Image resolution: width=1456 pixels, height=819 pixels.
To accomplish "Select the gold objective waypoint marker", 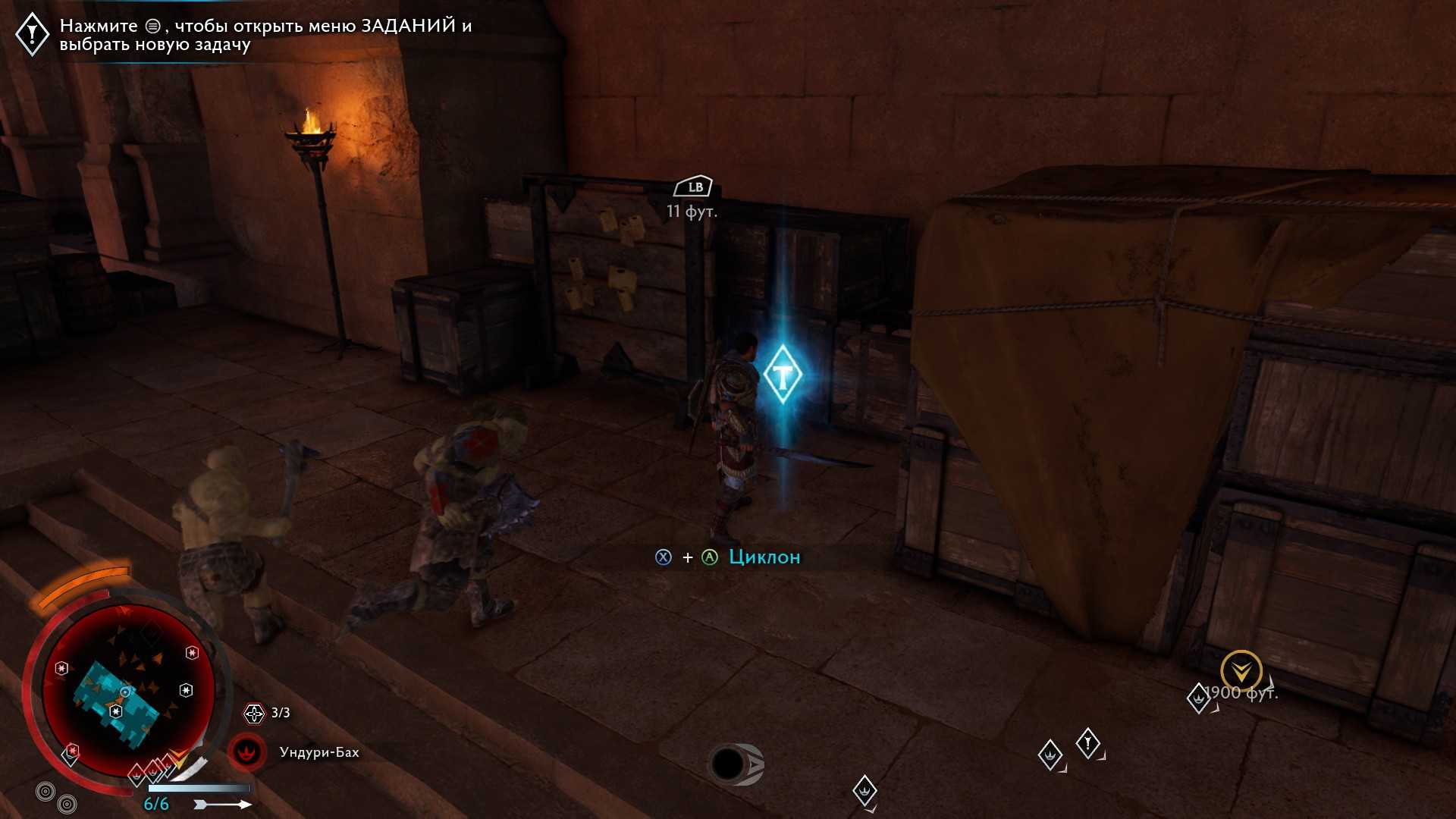I will point(1241,671).
